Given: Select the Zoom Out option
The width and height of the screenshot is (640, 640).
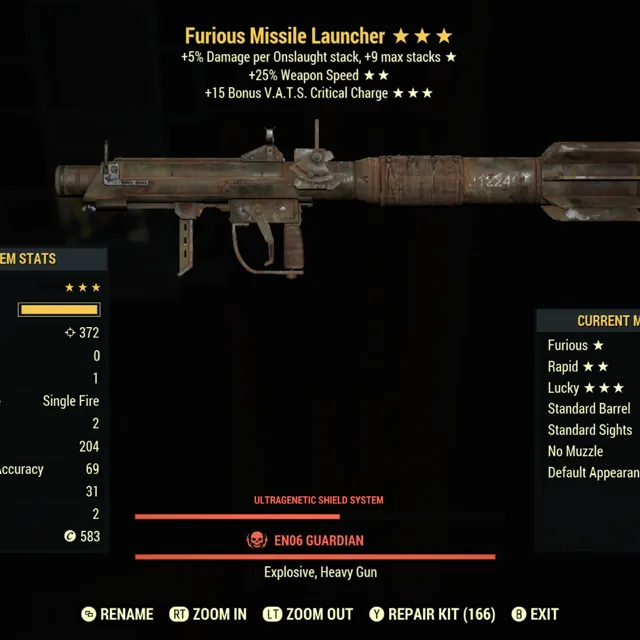Looking at the screenshot, I should [307, 614].
